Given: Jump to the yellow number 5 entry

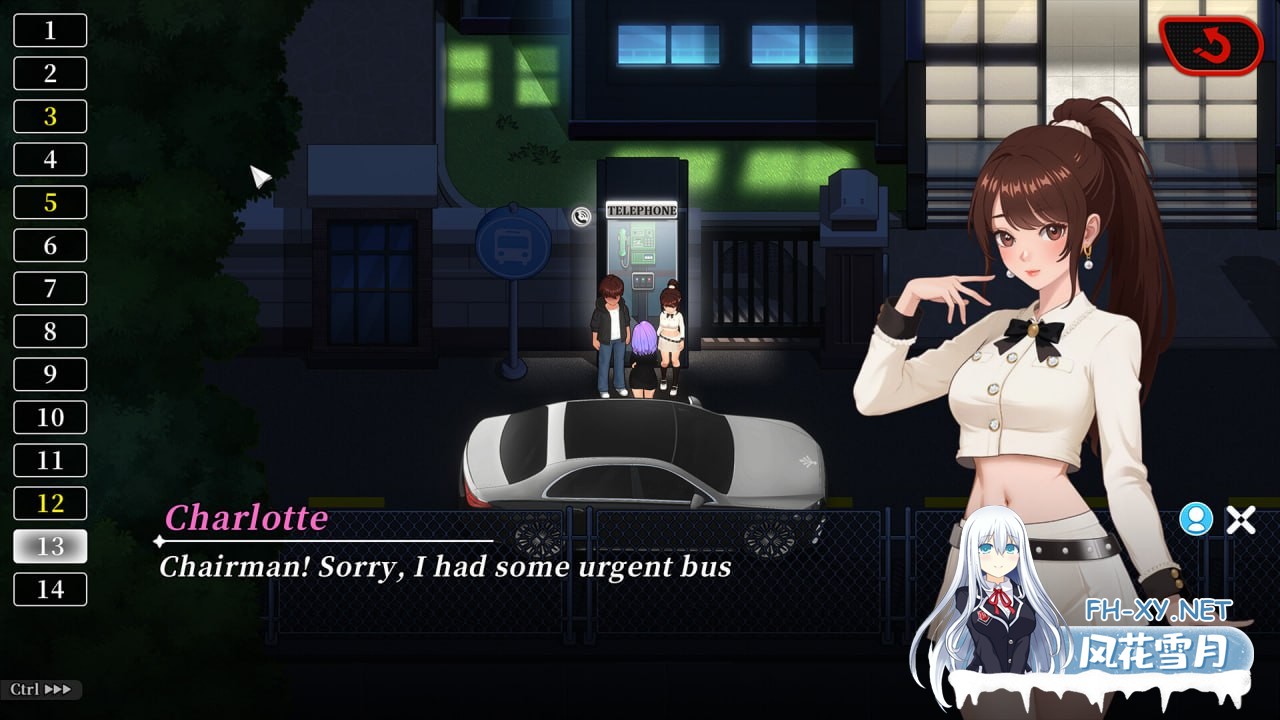Looking at the screenshot, I should click(x=50, y=202).
